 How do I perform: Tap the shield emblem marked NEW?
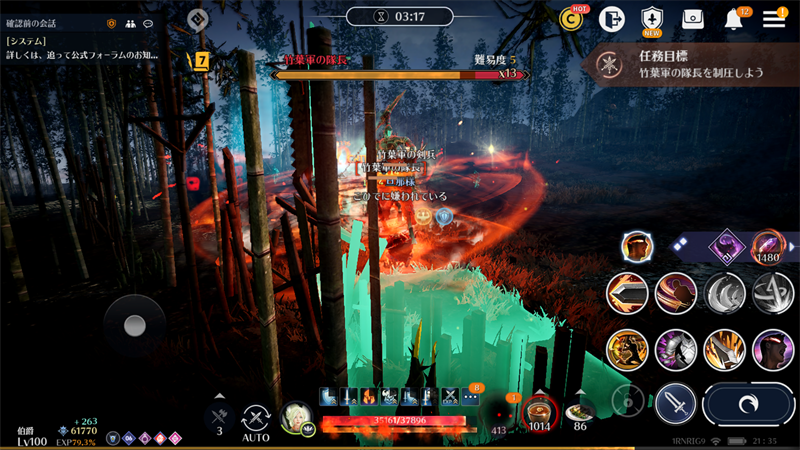click(x=652, y=19)
